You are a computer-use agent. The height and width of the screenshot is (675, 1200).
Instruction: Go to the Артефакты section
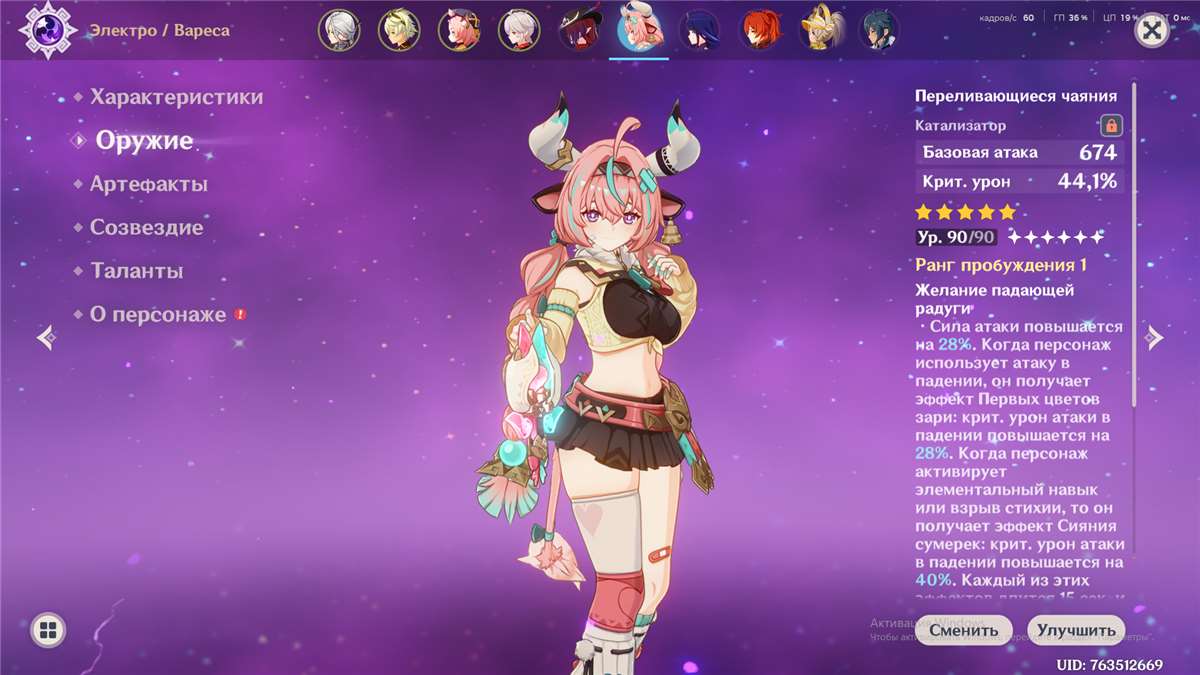coord(148,184)
